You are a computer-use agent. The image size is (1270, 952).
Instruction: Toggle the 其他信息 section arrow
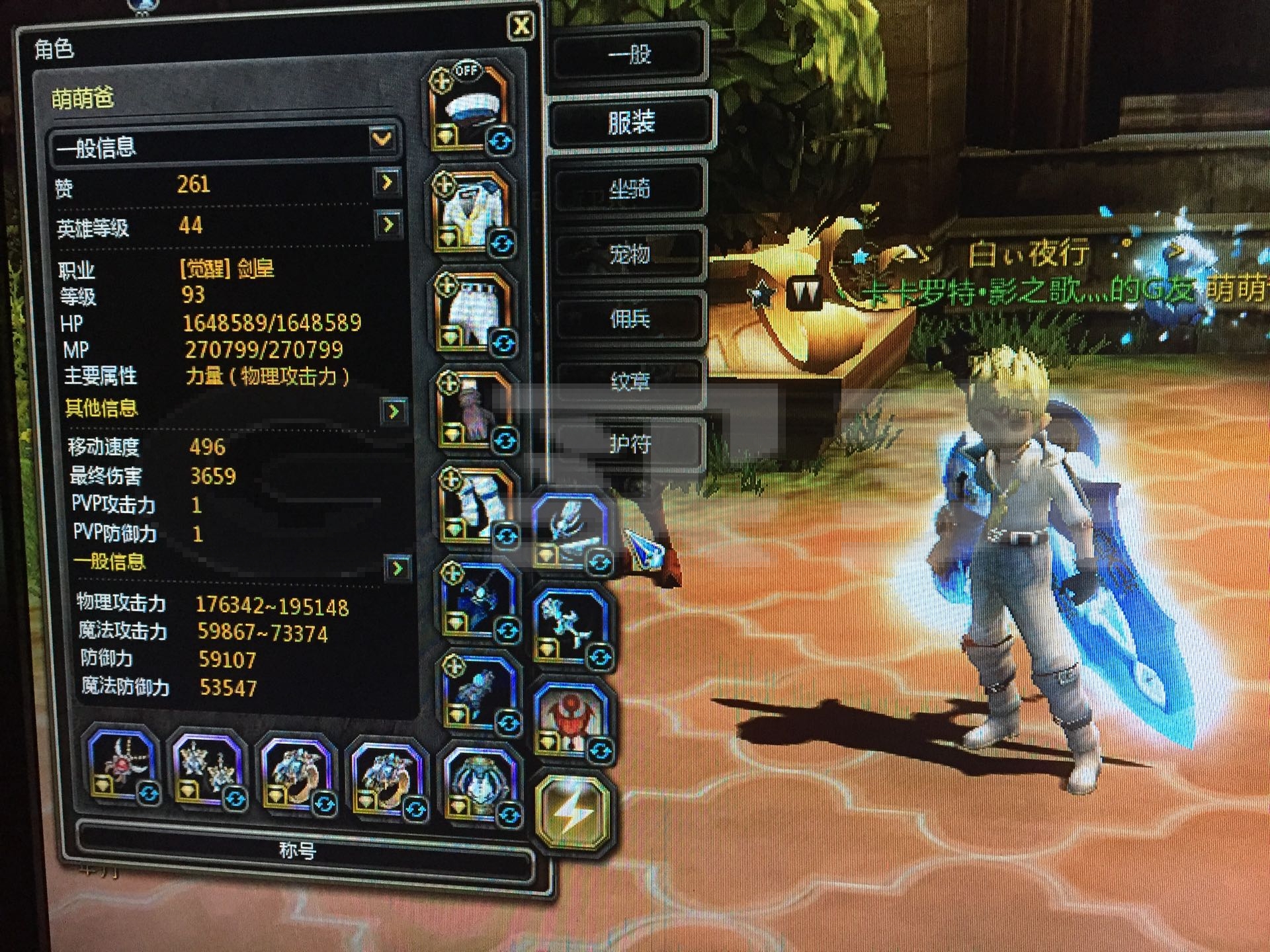point(394,411)
